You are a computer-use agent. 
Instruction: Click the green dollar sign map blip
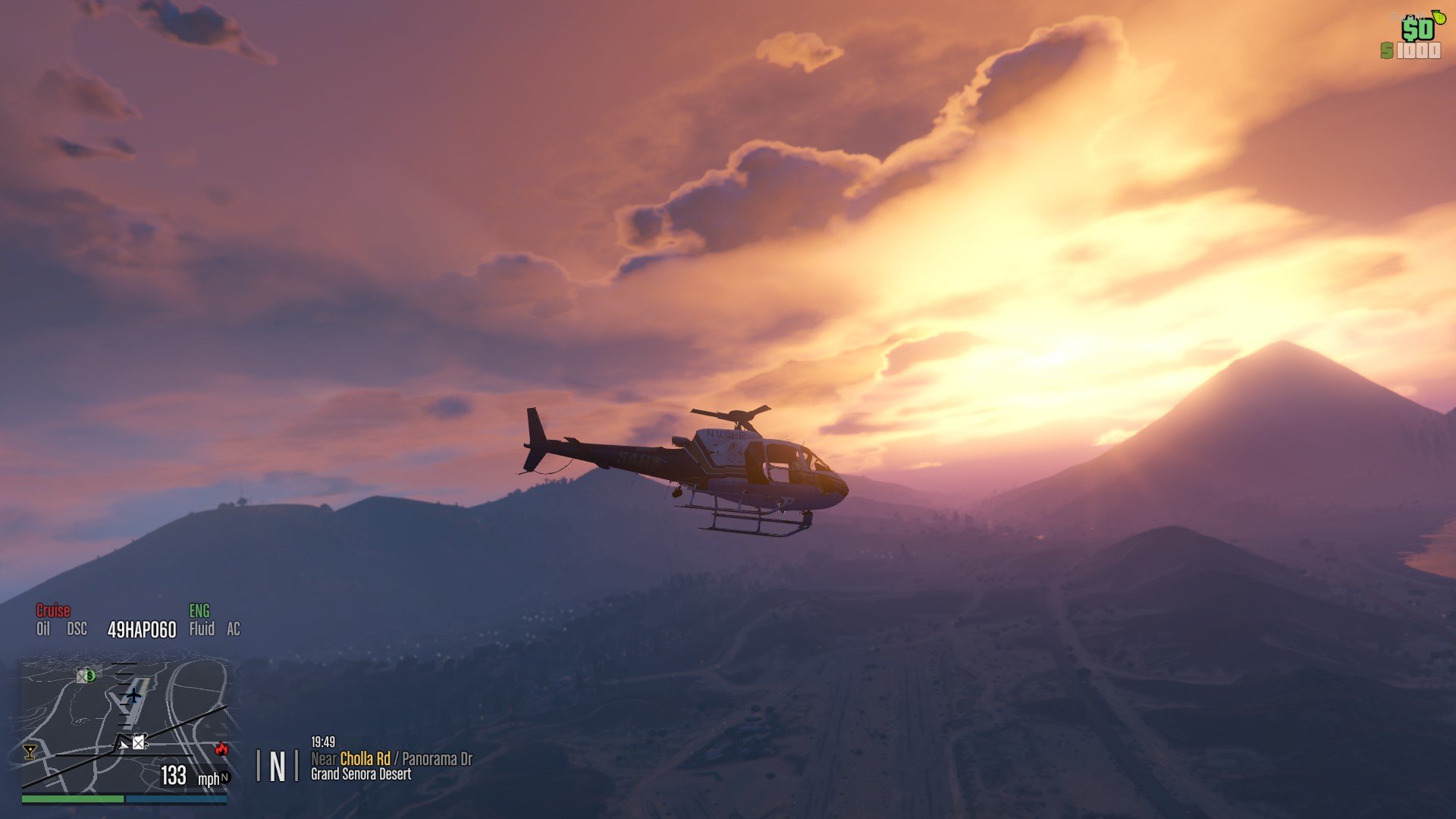point(90,675)
